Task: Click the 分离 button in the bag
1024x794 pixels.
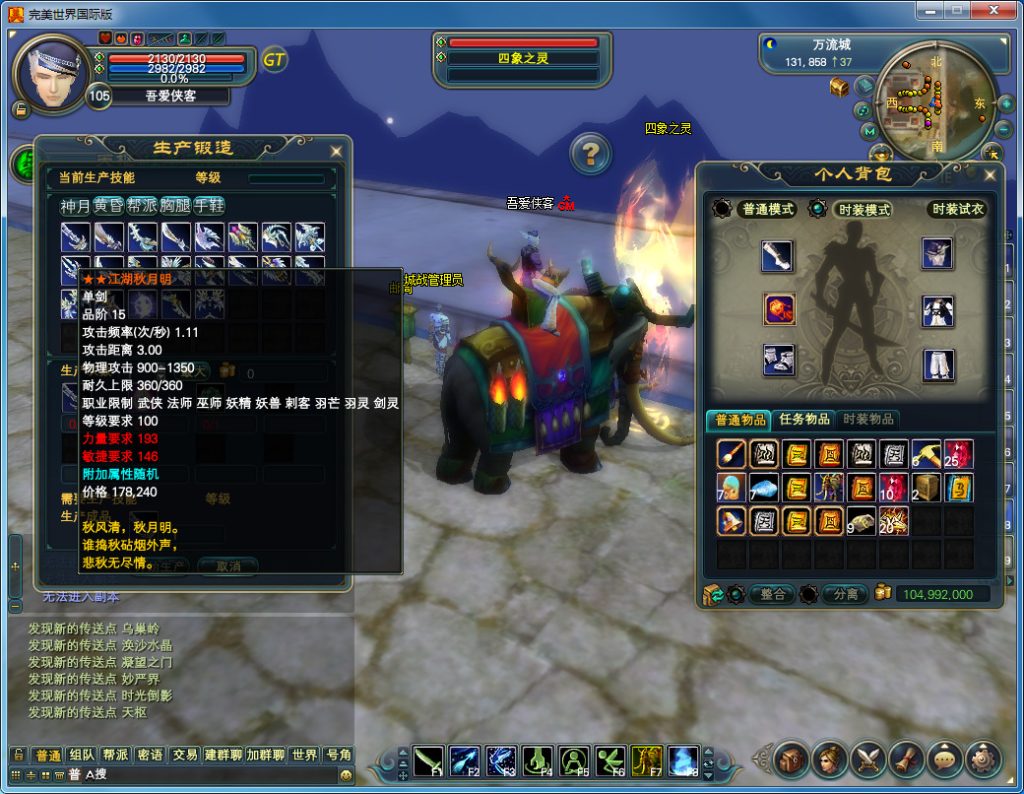Action: 845,594
